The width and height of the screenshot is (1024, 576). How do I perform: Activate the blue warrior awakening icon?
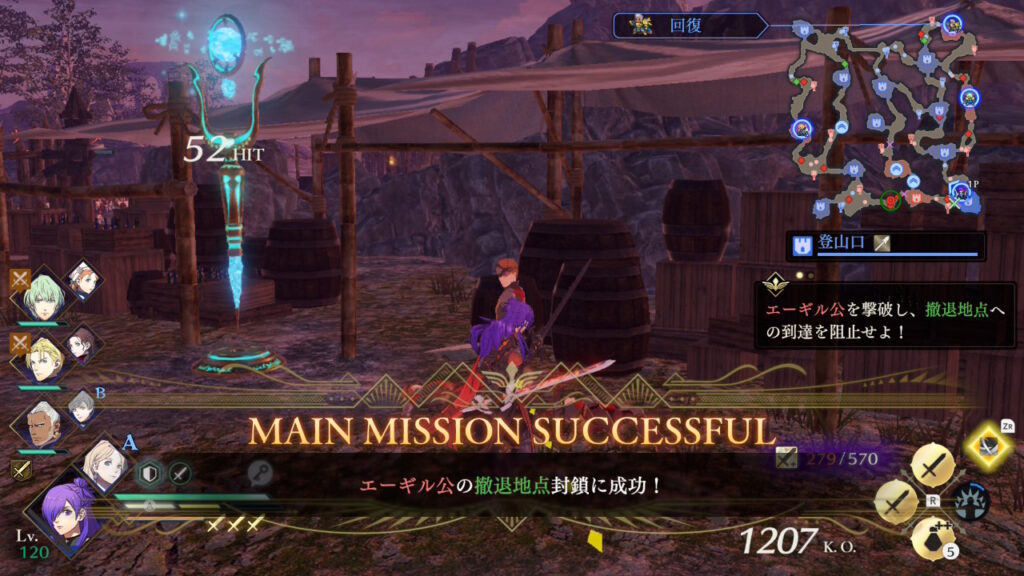point(970,501)
